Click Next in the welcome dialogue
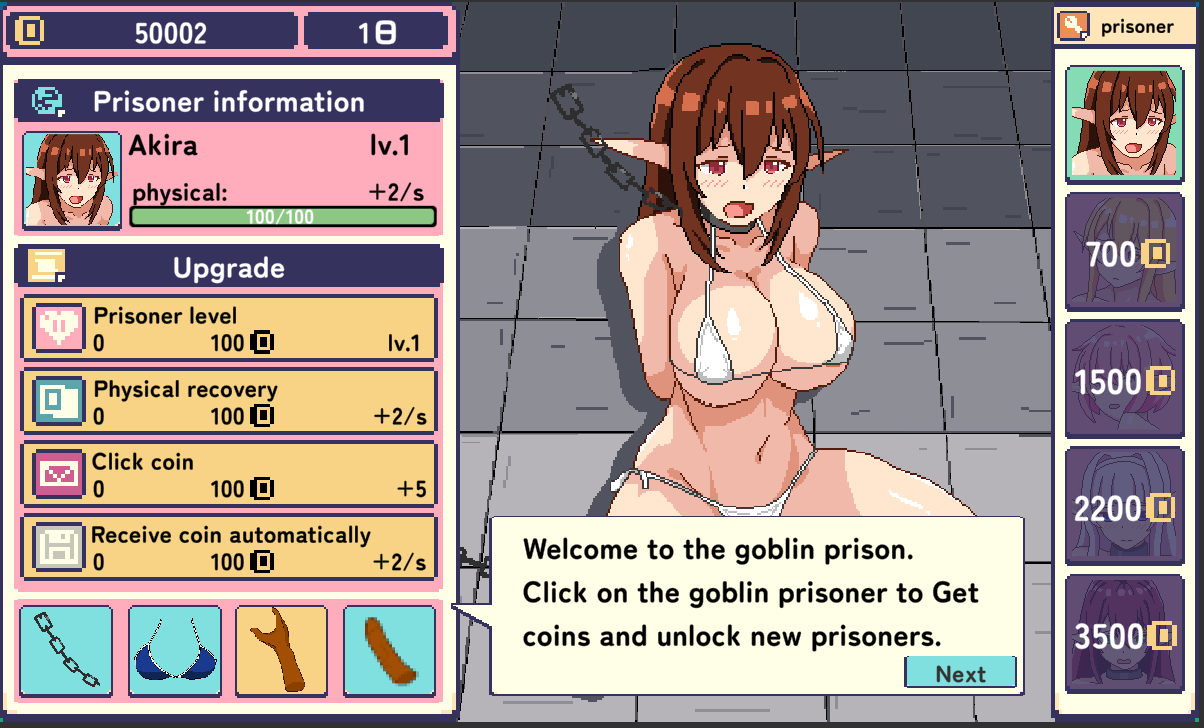 tap(960, 673)
